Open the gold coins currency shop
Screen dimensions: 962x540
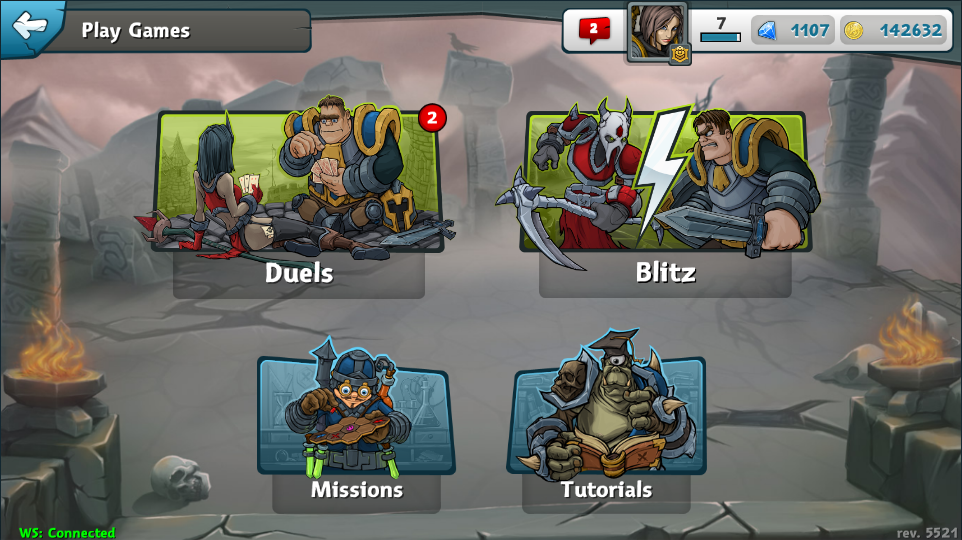click(894, 30)
